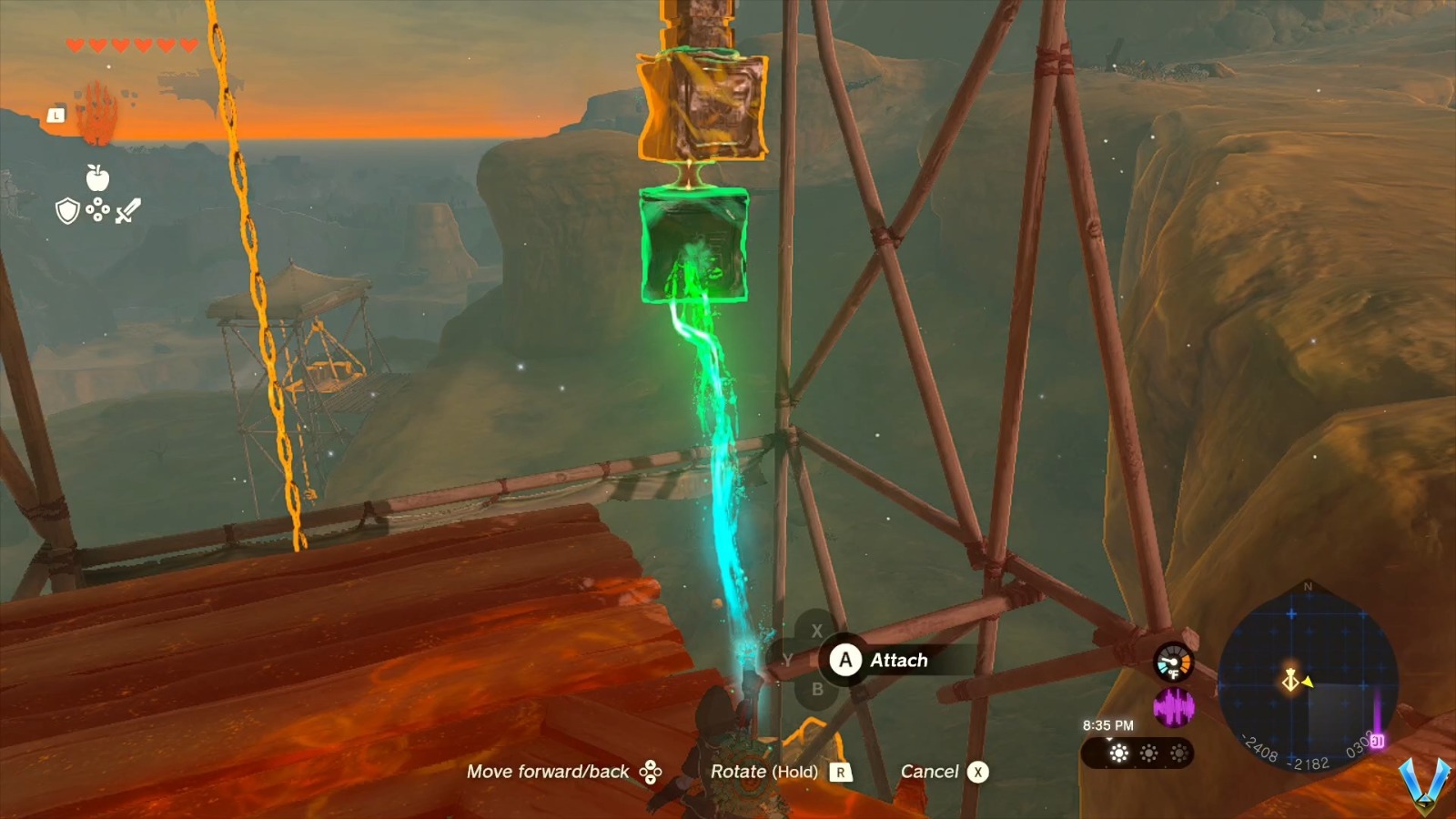Click the purple noise level meter
Screen dimensions: 1456x819
click(x=1175, y=708)
